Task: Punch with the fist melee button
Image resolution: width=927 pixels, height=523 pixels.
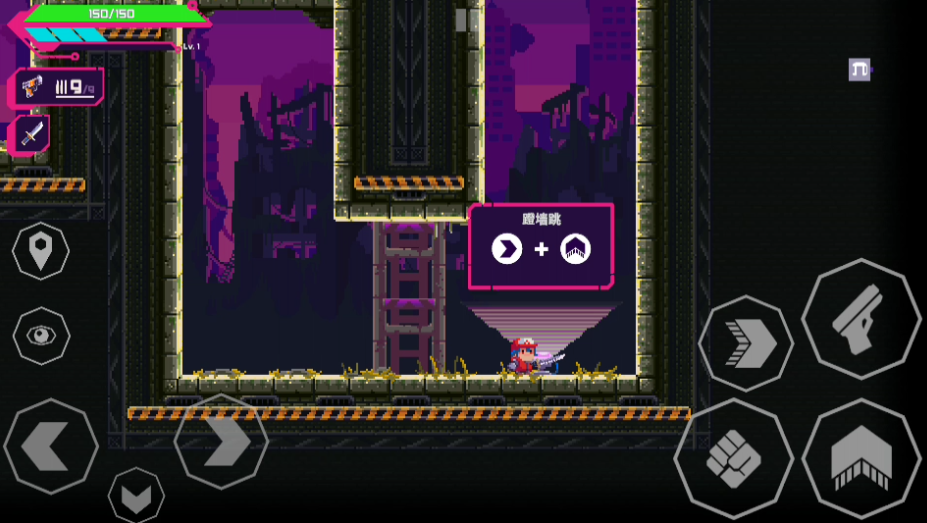Action: (x=733, y=459)
